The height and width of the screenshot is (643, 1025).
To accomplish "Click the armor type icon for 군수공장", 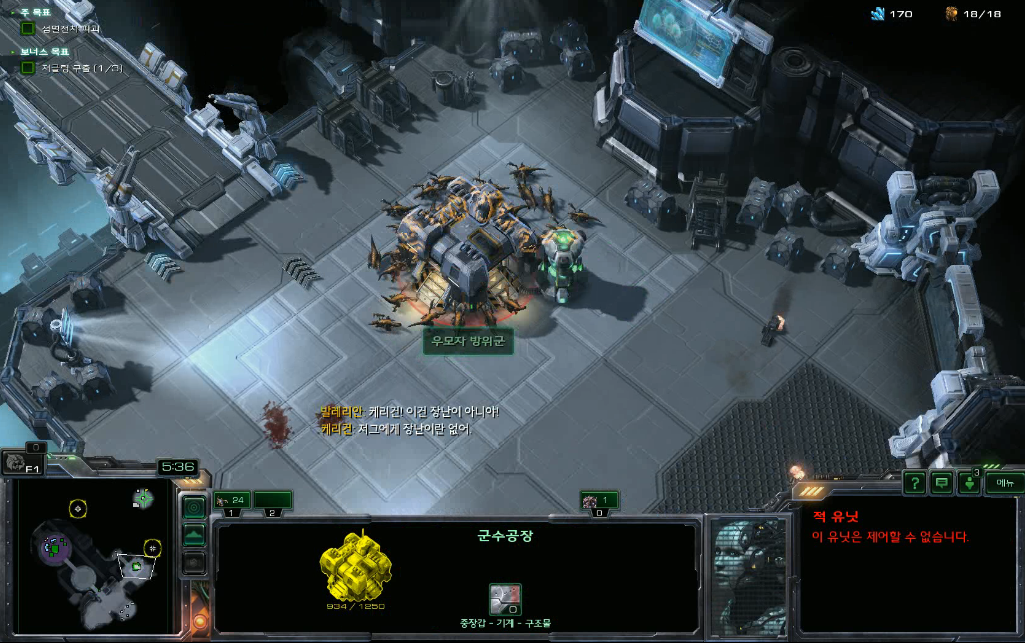I will (505, 599).
